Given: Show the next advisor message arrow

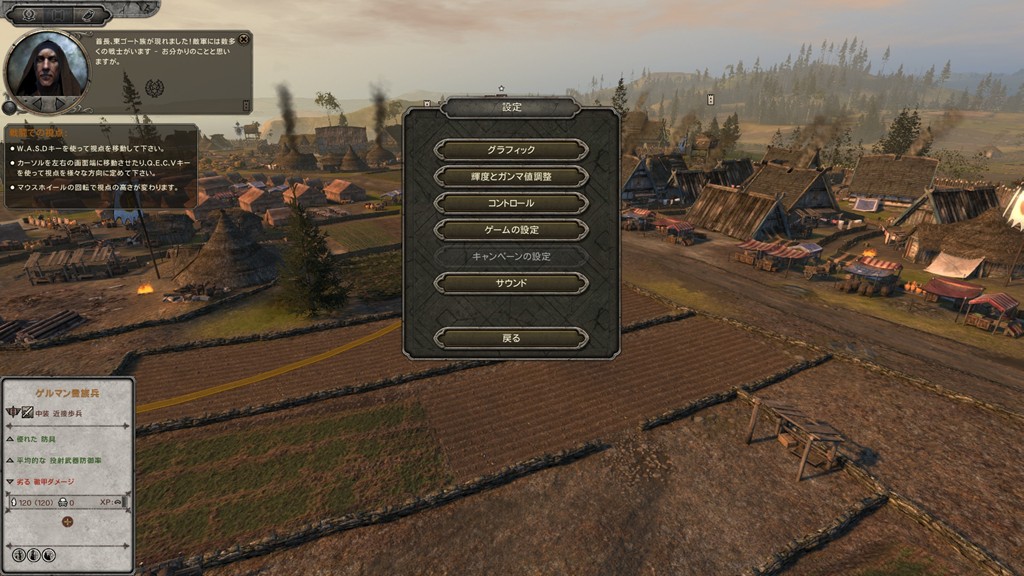Looking at the screenshot, I should click(x=62, y=103).
